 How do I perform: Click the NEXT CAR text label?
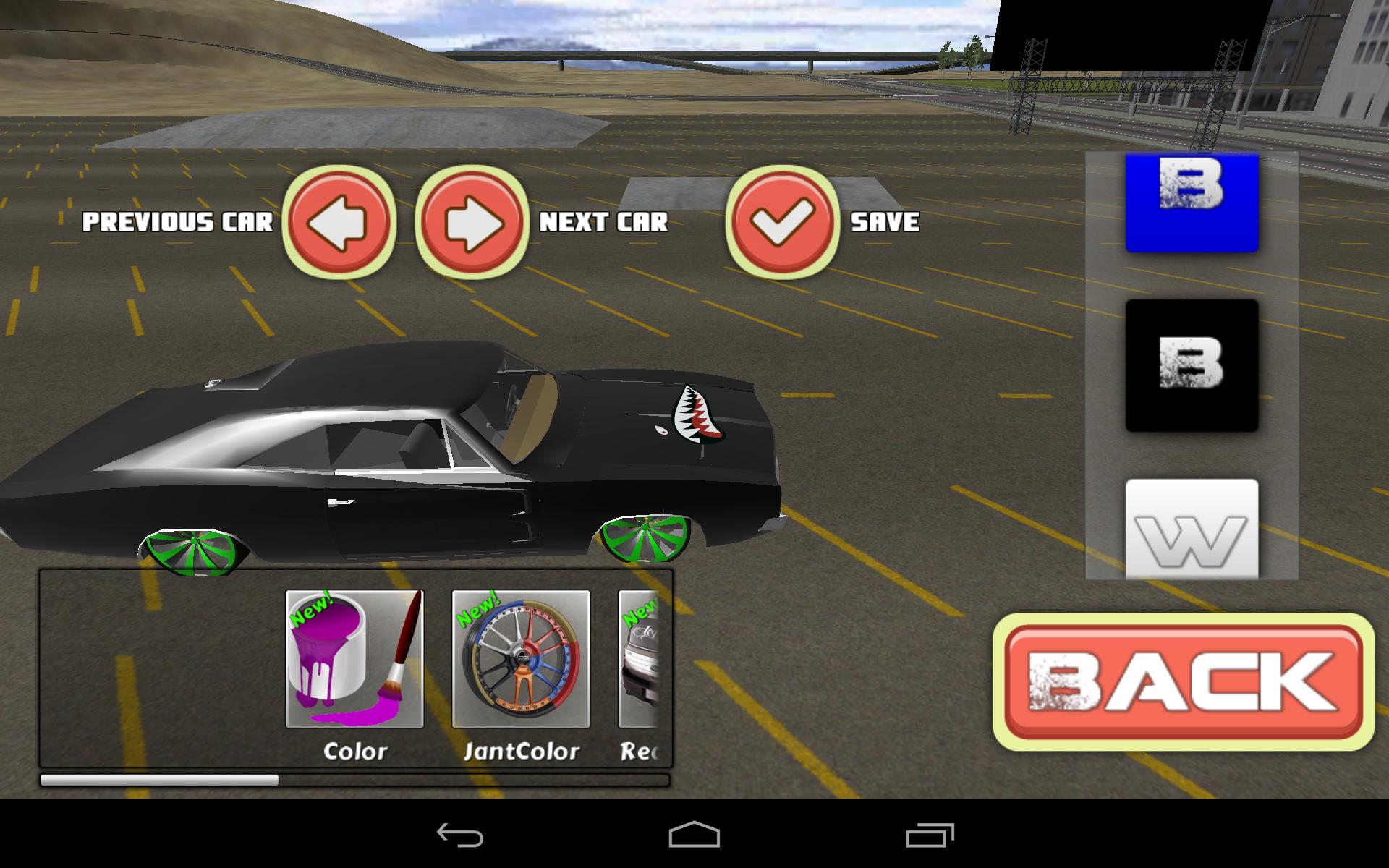(x=605, y=223)
